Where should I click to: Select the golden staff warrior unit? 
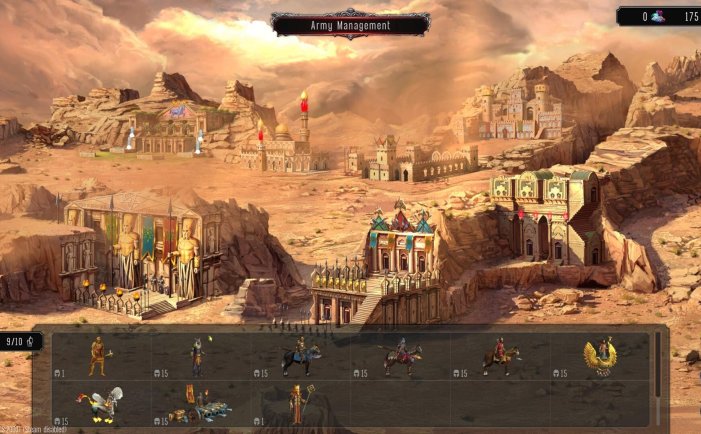click(98, 356)
